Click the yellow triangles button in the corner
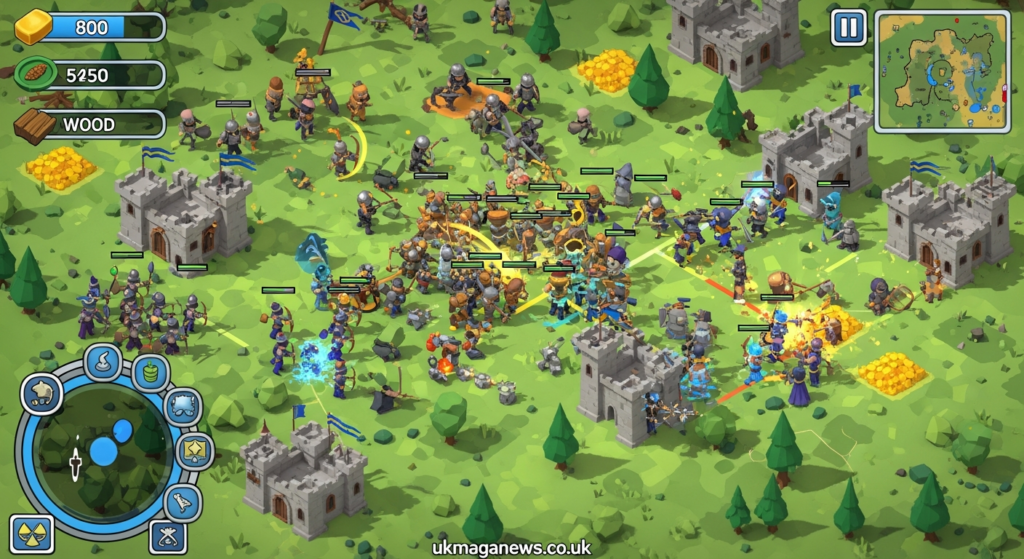 coord(31,533)
